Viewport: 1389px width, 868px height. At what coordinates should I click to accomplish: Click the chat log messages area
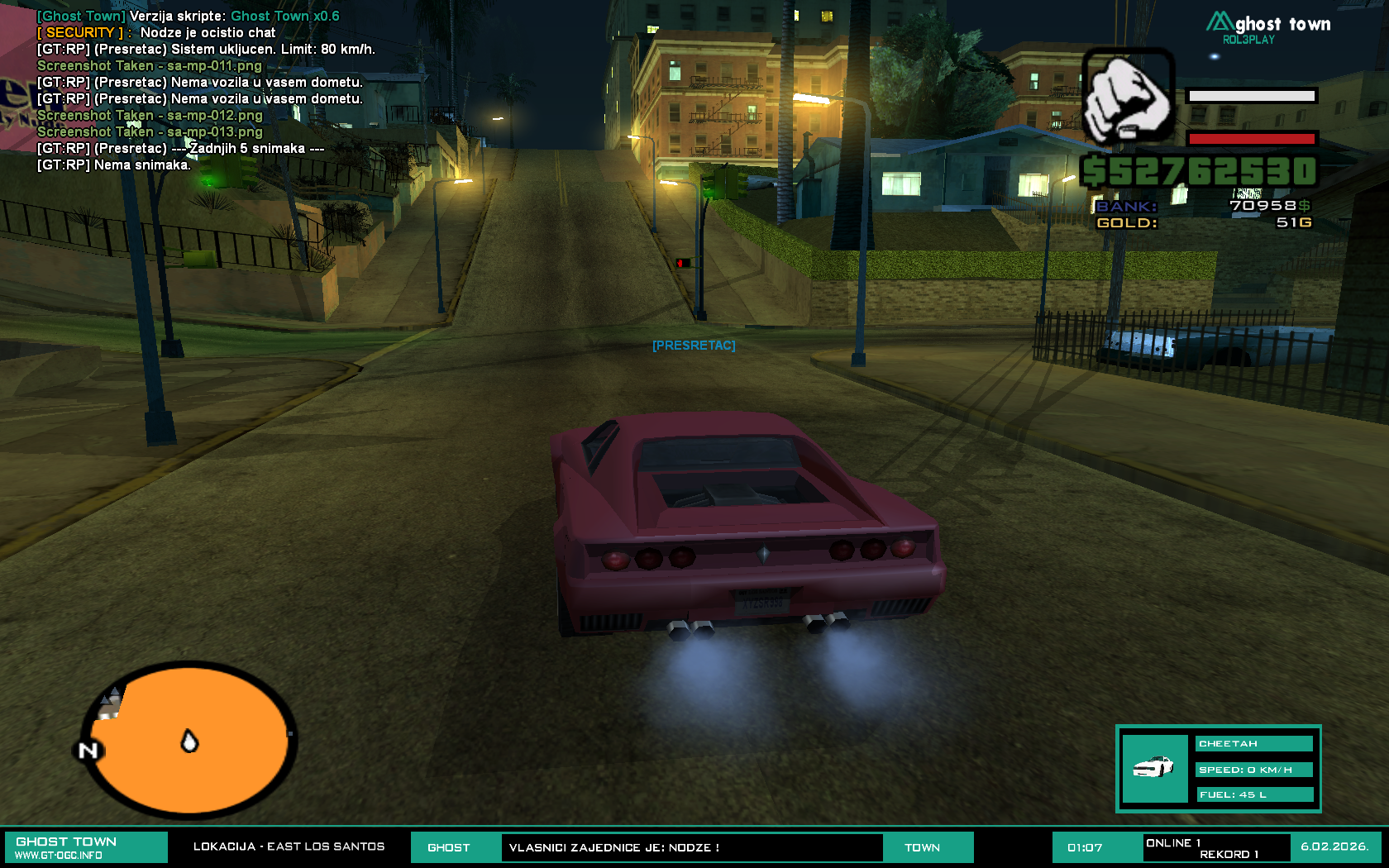click(x=205, y=91)
